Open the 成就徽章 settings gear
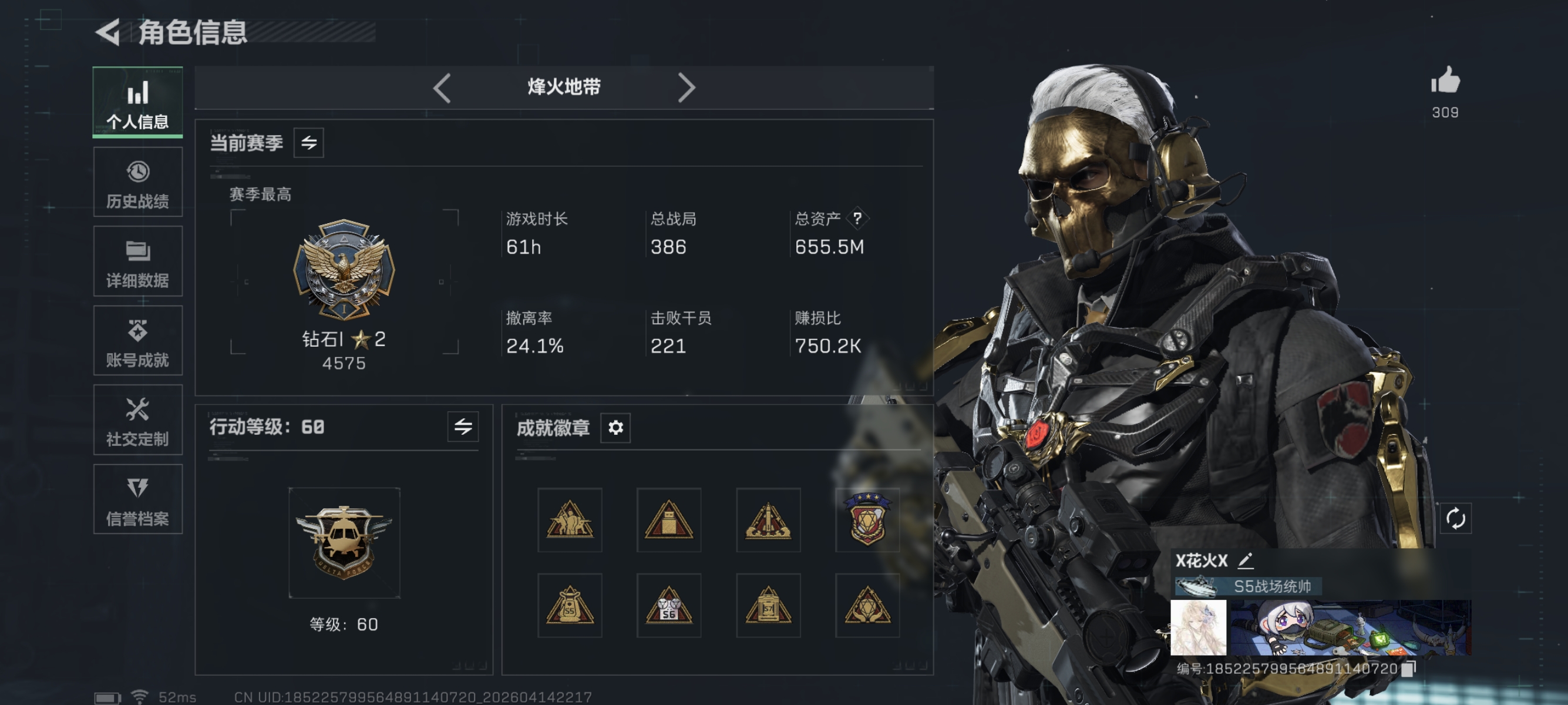1568x705 pixels. coord(617,428)
